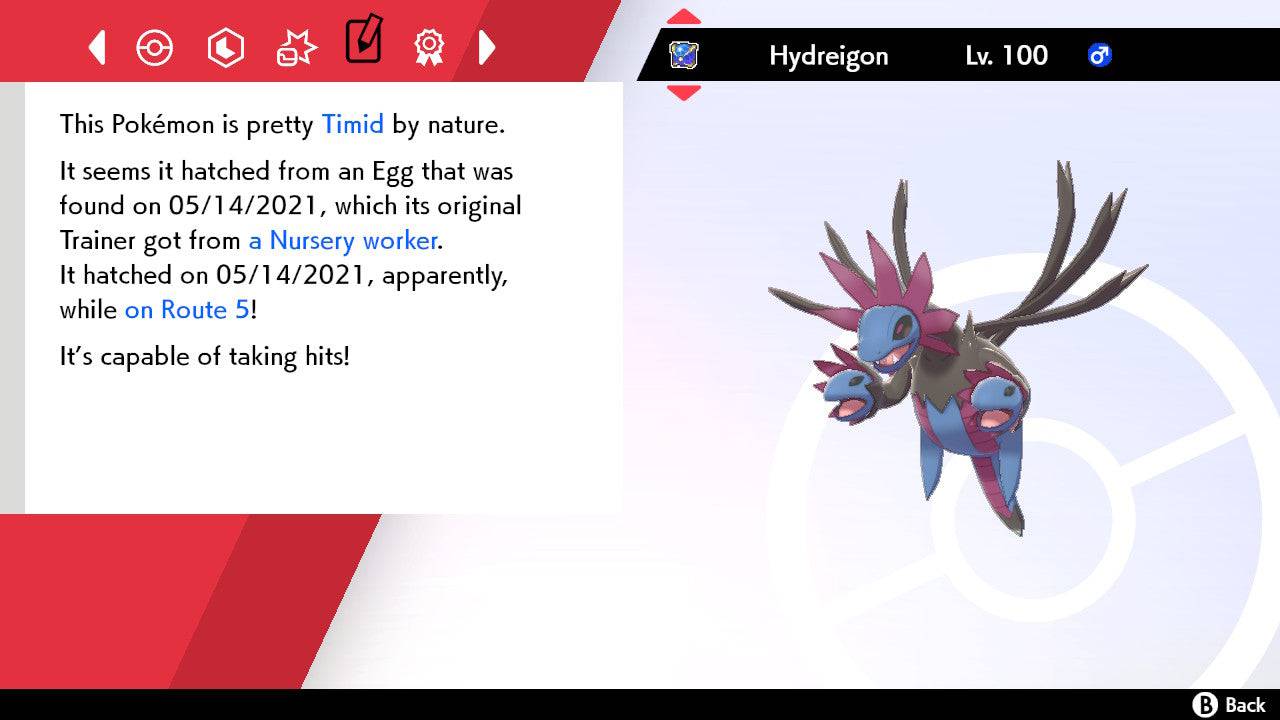Screen dimensions: 1280x720
Task: Select the Poké Ball summary tab icon
Action: [155, 47]
